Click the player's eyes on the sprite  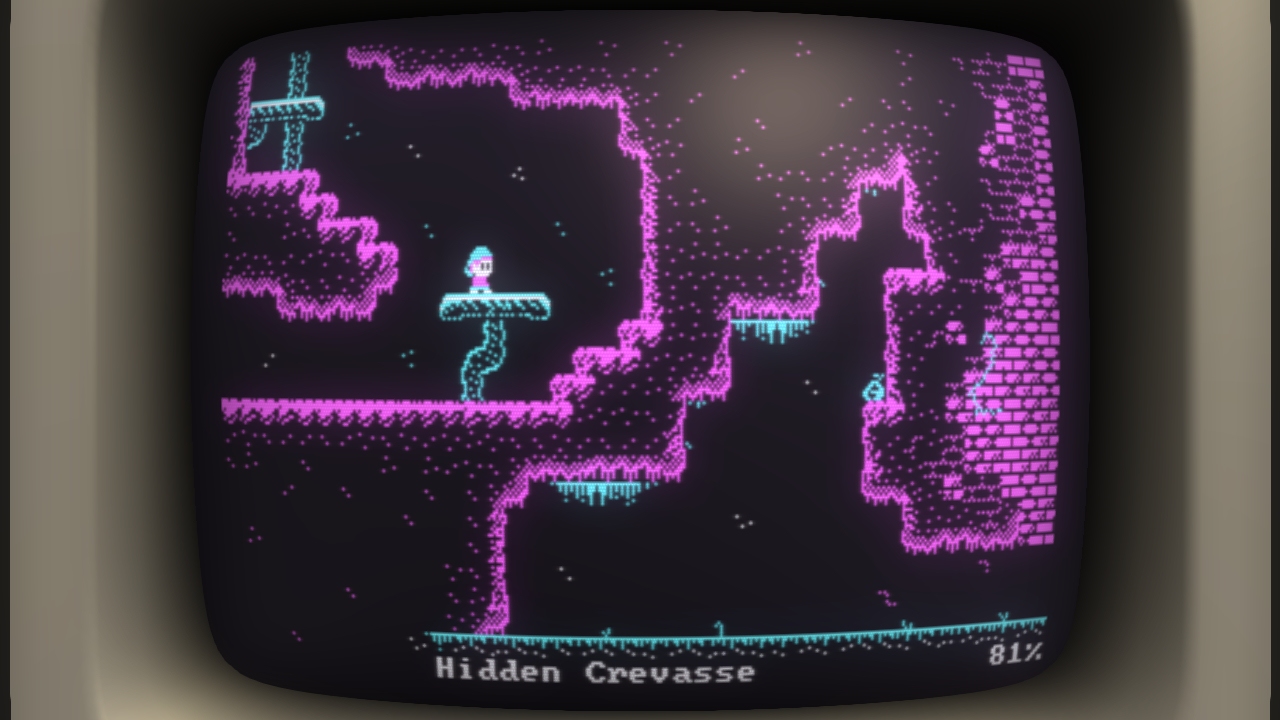coord(486,264)
